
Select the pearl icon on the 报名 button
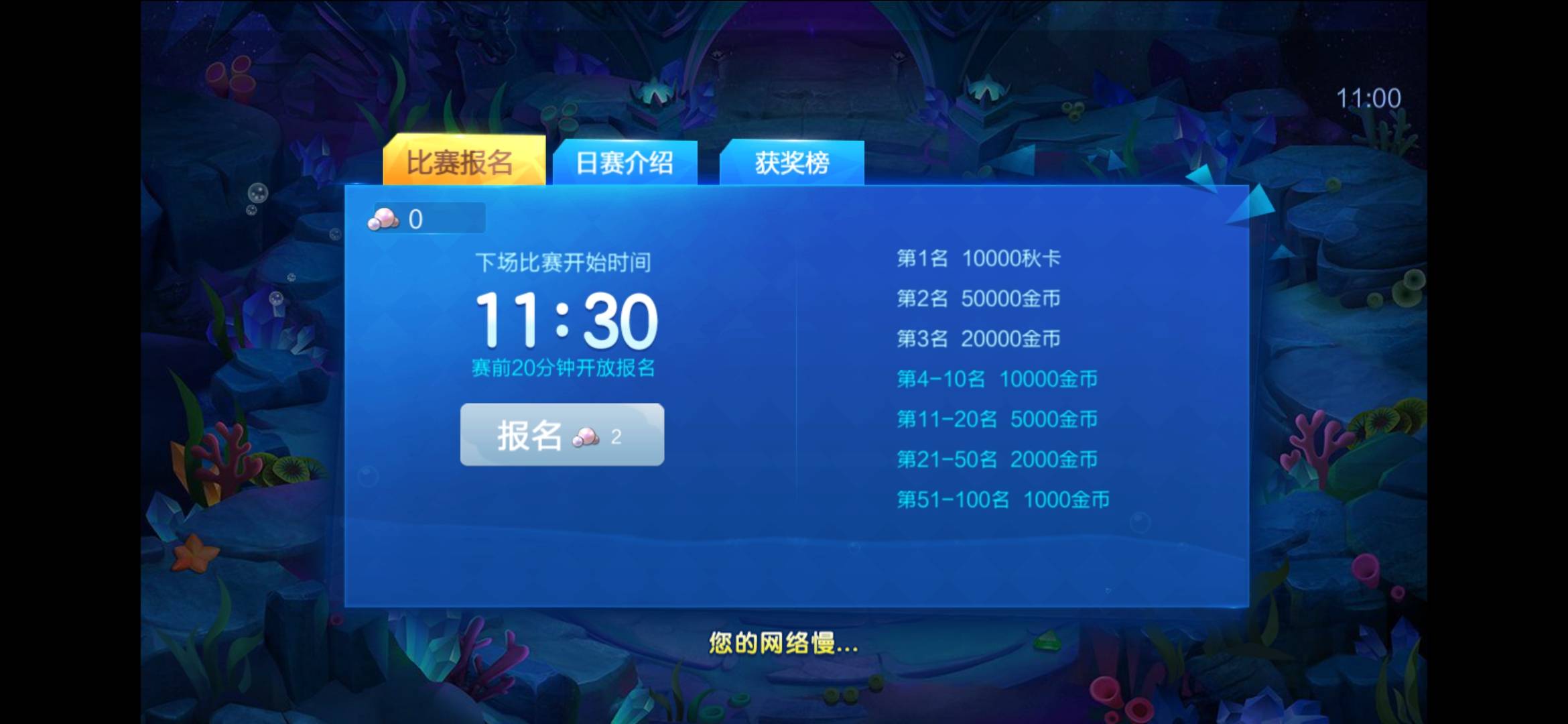click(586, 437)
